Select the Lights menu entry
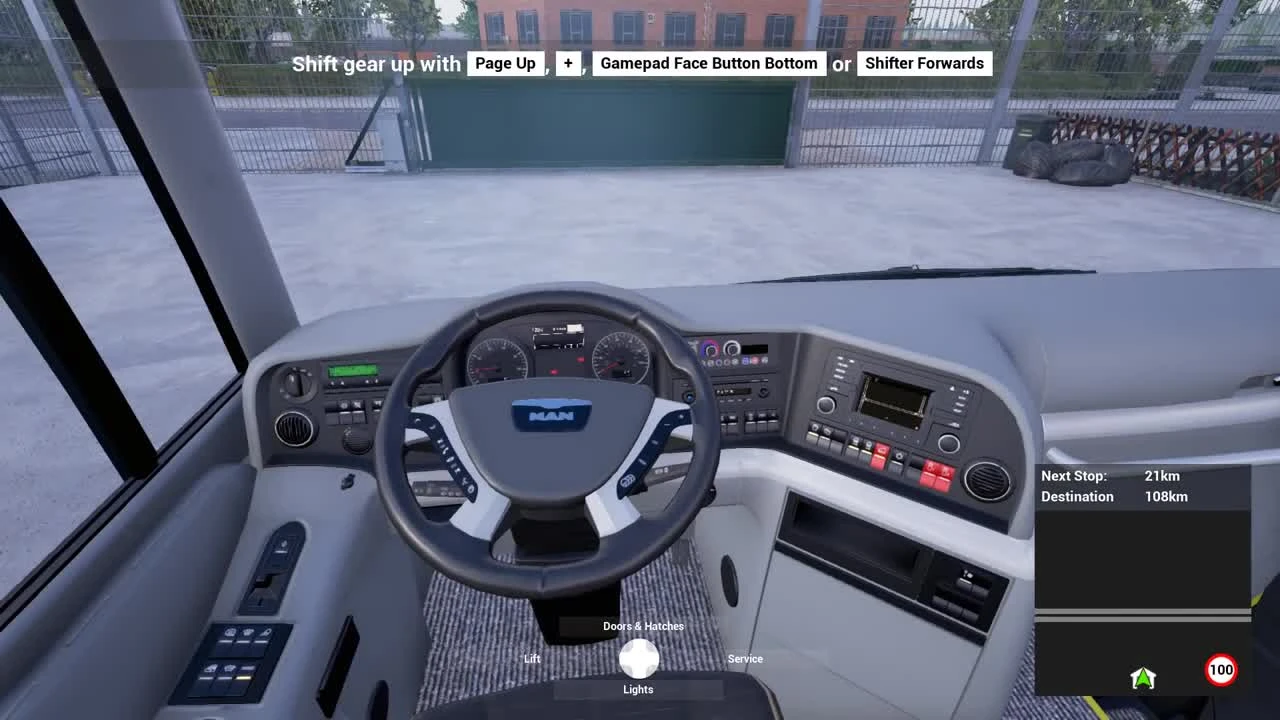The height and width of the screenshot is (720, 1280). pos(638,689)
